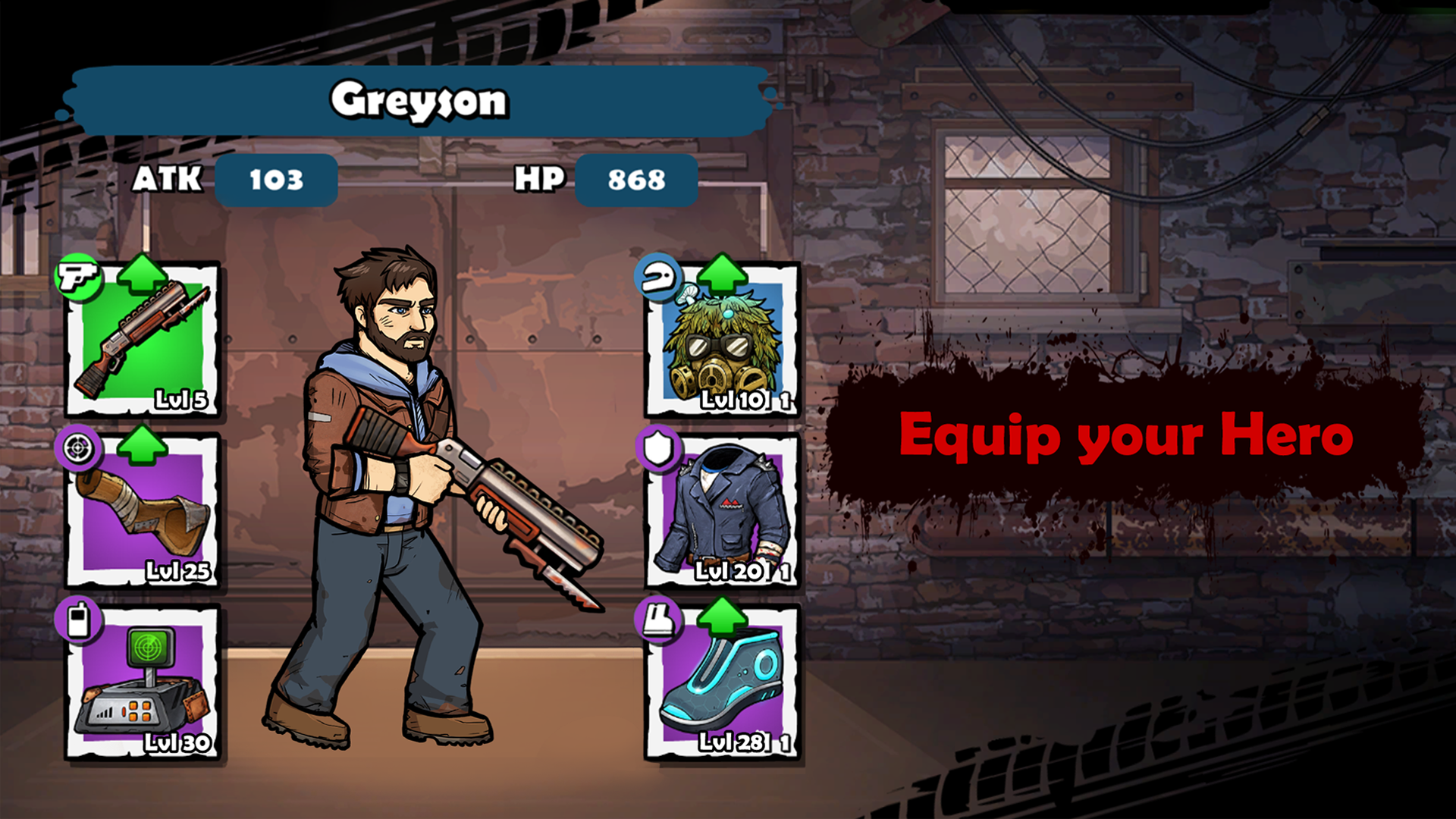Image resolution: width=1456 pixels, height=819 pixels.
Task: Click the ATK 103 stat field
Action: tap(277, 180)
